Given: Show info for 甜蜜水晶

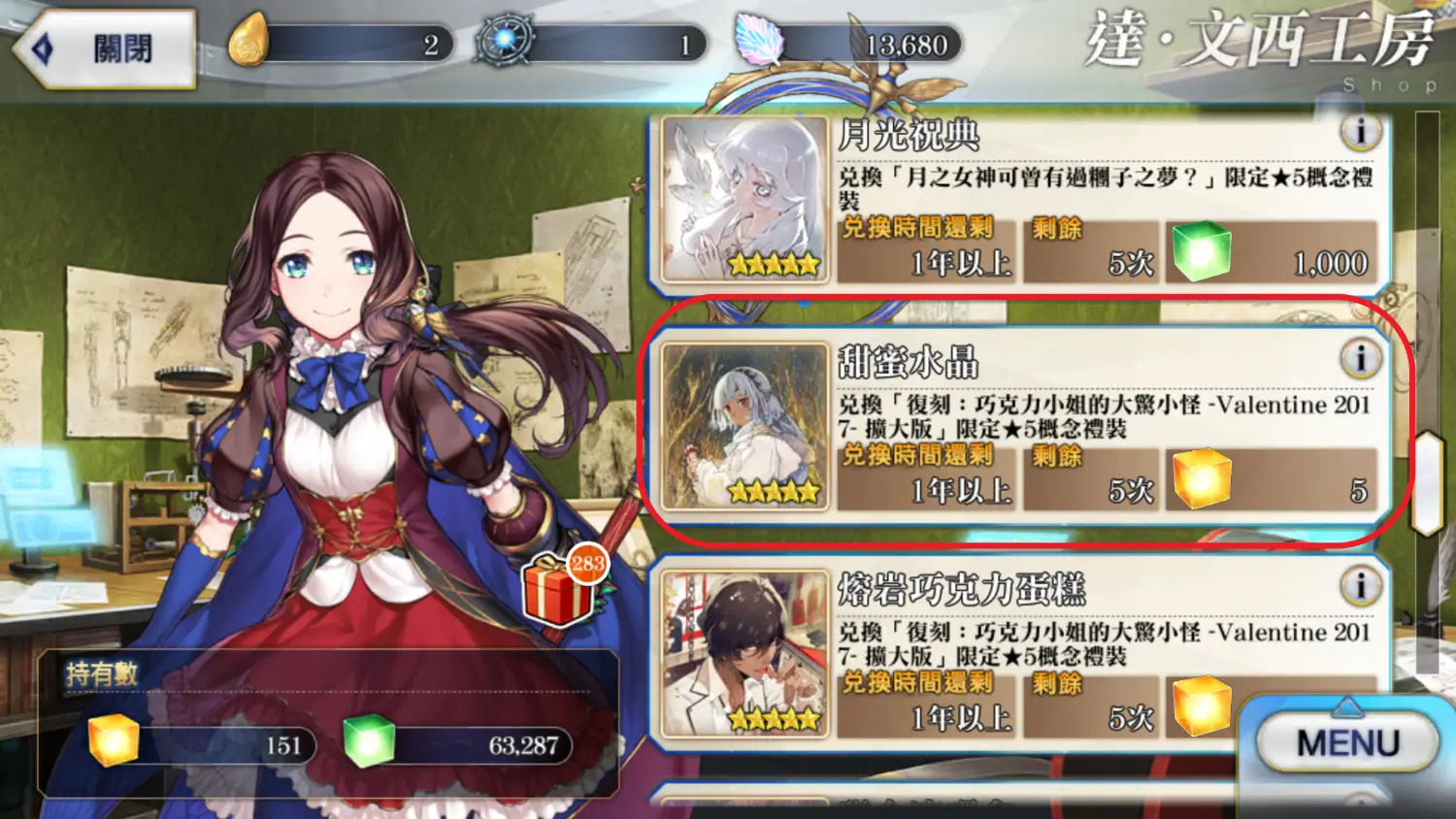Looking at the screenshot, I should coord(1360,359).
